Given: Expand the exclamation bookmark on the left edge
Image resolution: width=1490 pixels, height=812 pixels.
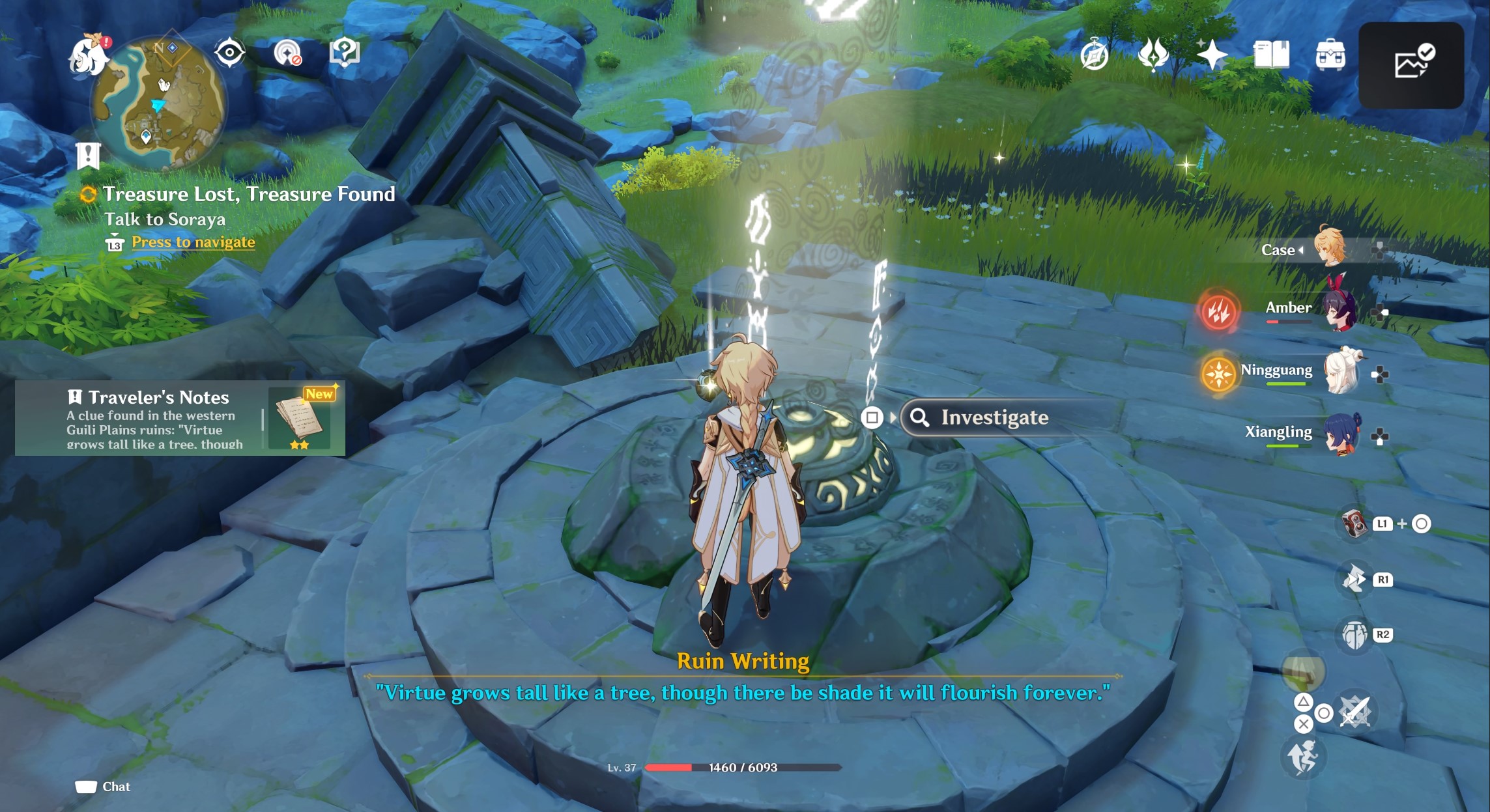Looking at the screenshot, I should click(x=89, y=156).
